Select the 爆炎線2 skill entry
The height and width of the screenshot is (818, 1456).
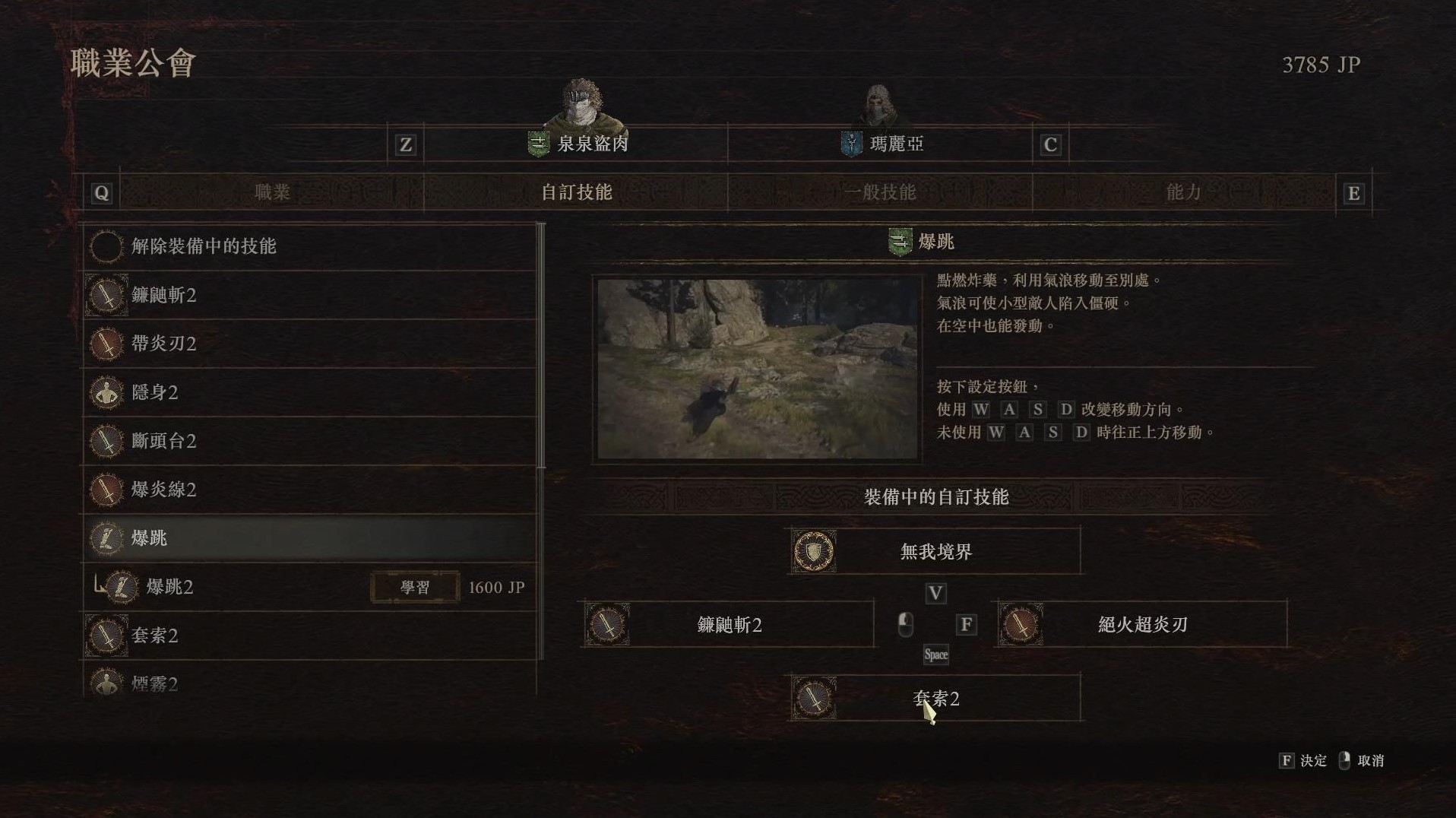click(x=107, y=490)
